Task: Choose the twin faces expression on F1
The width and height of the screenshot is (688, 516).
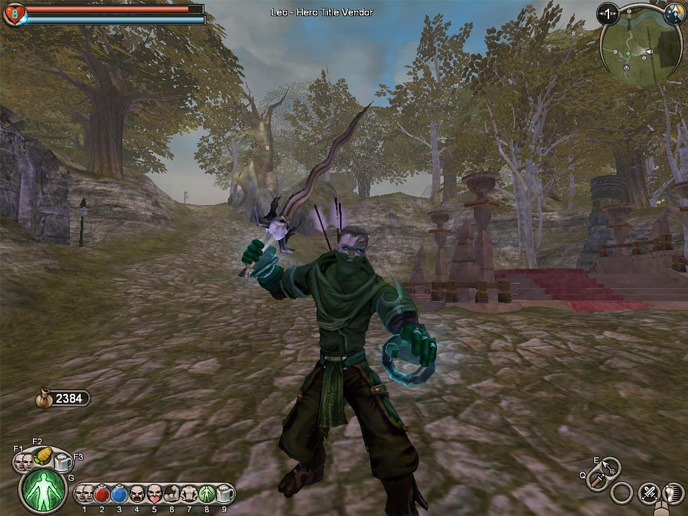Action: pos(24,461)
